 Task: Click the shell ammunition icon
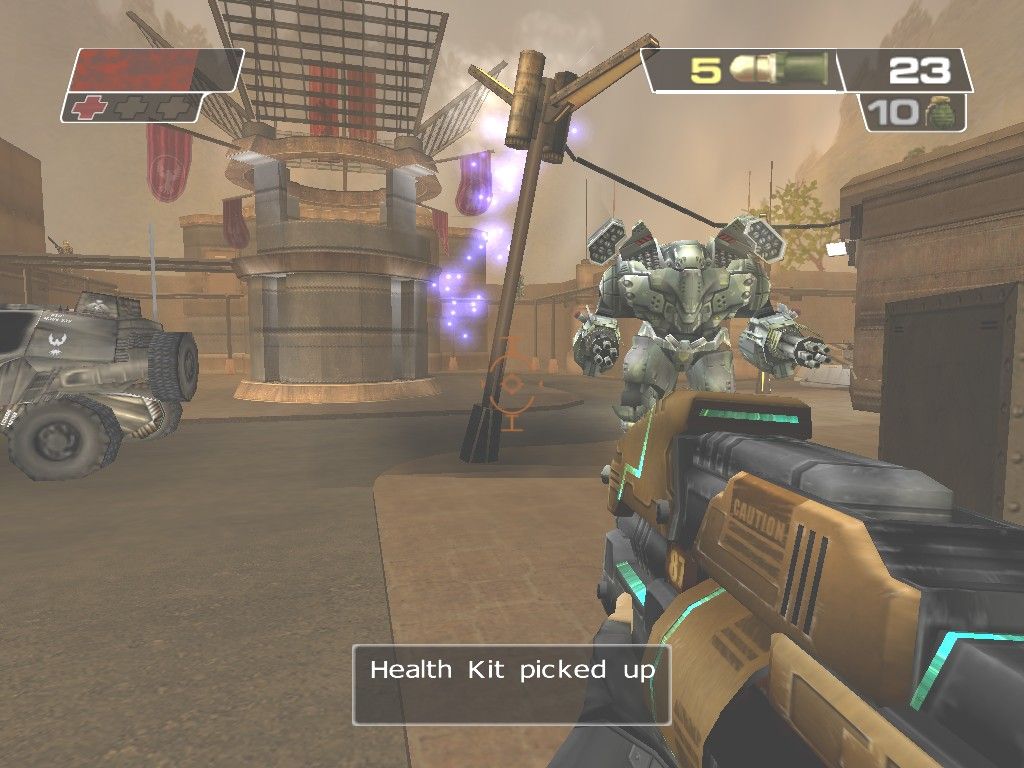(x=778, y=69)
